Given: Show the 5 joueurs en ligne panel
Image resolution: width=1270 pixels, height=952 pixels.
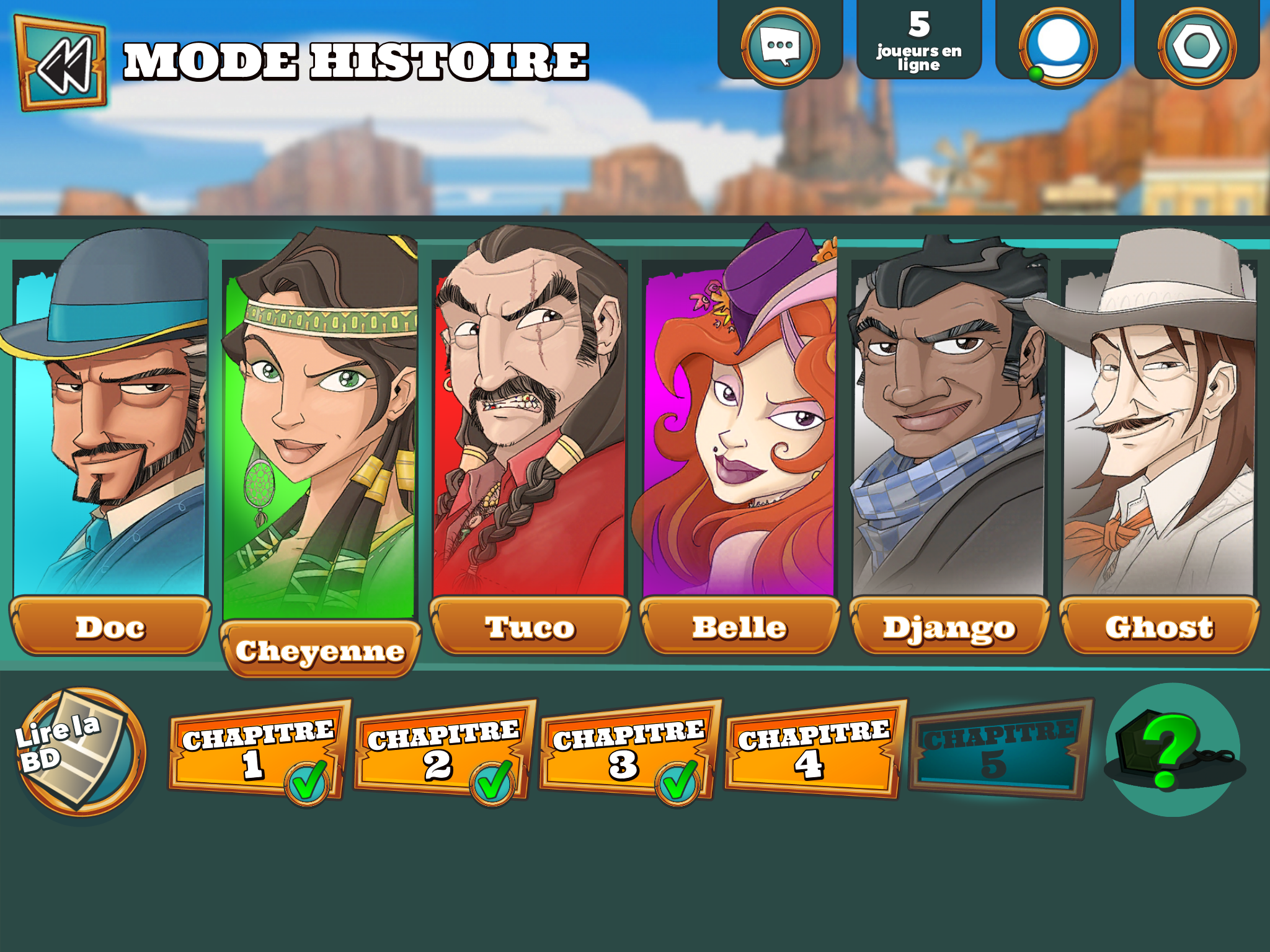Looking at the screenshot, I should click(919, 41).
